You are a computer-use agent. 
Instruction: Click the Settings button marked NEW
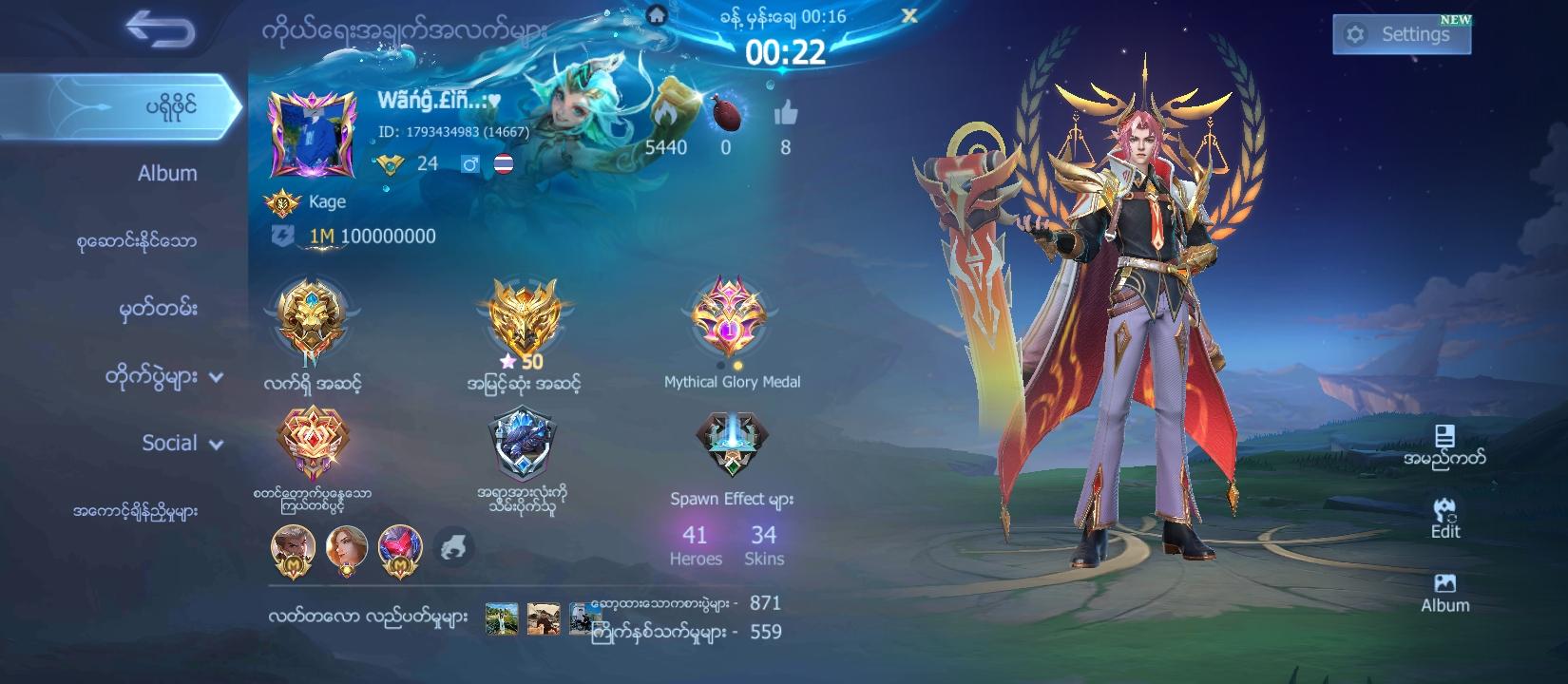click(1401, 33)
